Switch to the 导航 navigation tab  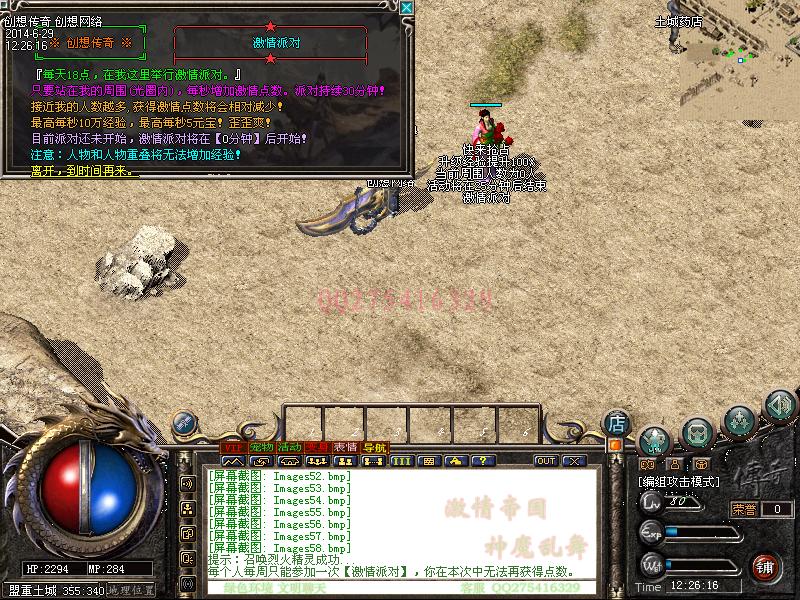pos(374,447)
